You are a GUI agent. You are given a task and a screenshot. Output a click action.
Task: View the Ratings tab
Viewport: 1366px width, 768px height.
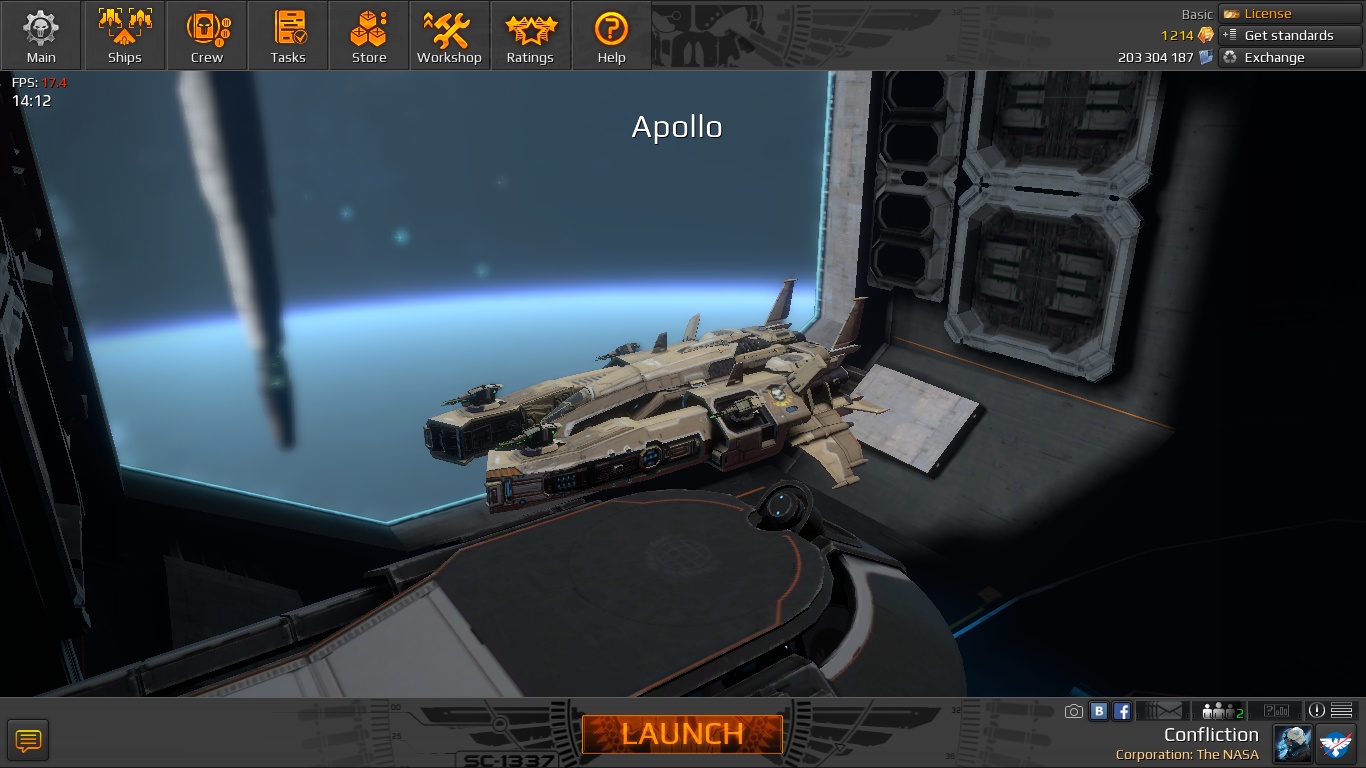tap(530, 36)
